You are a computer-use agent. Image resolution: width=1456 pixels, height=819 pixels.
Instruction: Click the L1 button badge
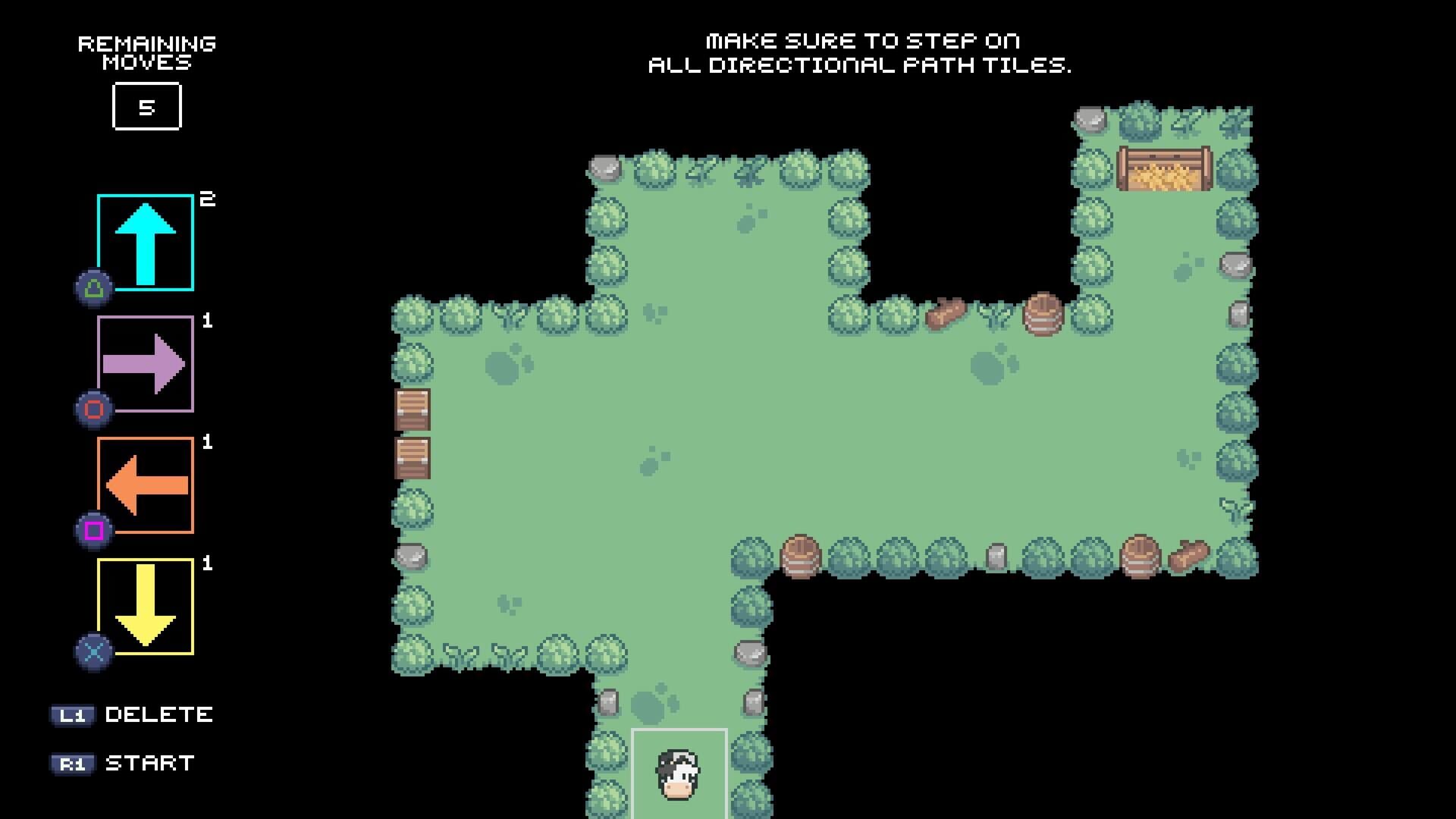[x=74, y=714]
